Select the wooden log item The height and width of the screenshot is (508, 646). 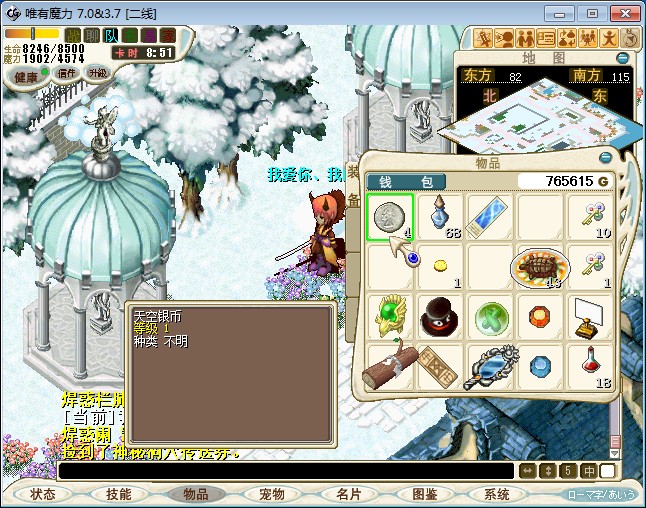(x=390, y=365)
